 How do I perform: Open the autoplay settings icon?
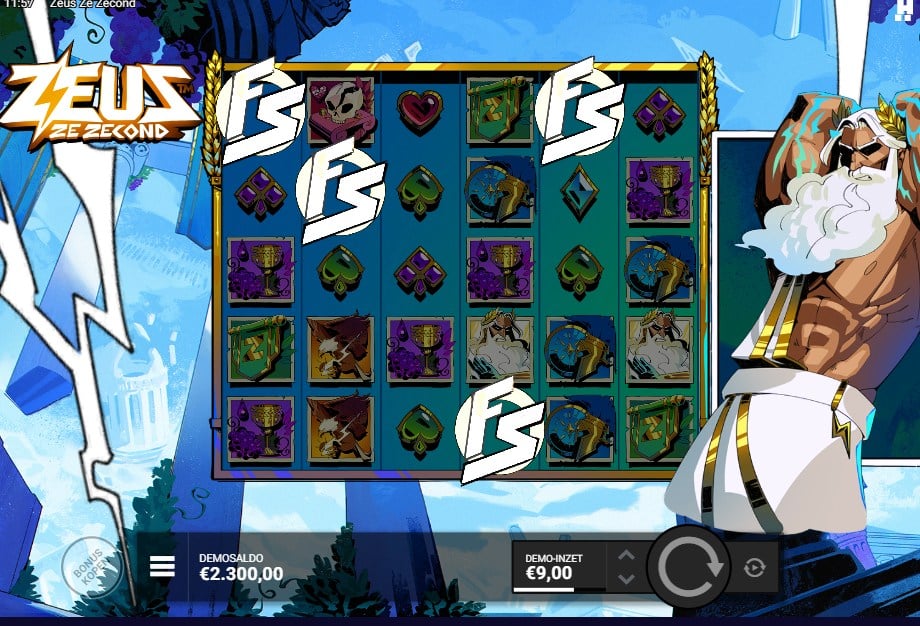(754, 568)
